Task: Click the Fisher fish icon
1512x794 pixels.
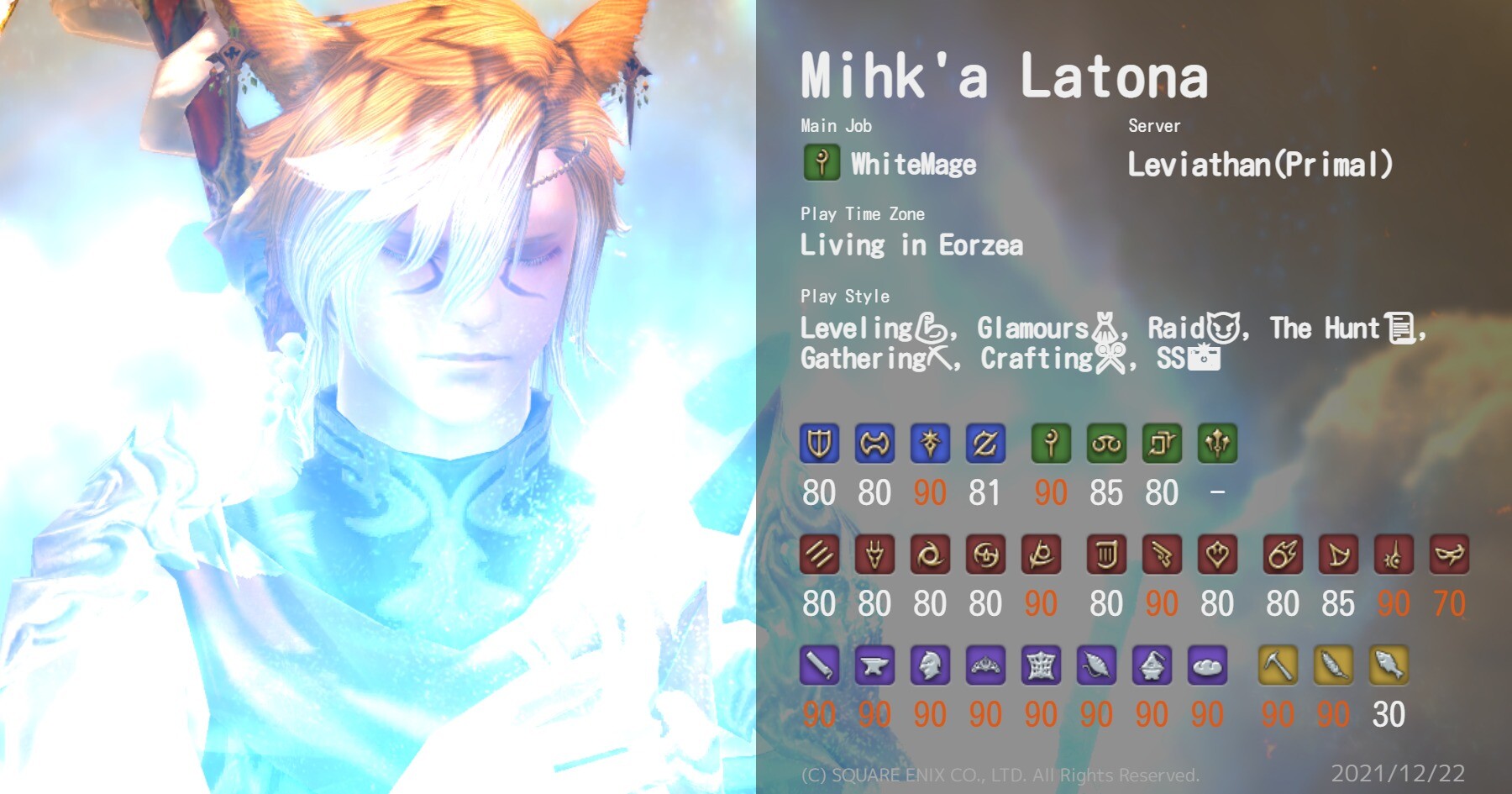Action: pyautogui.click(x=1389, y=665)
